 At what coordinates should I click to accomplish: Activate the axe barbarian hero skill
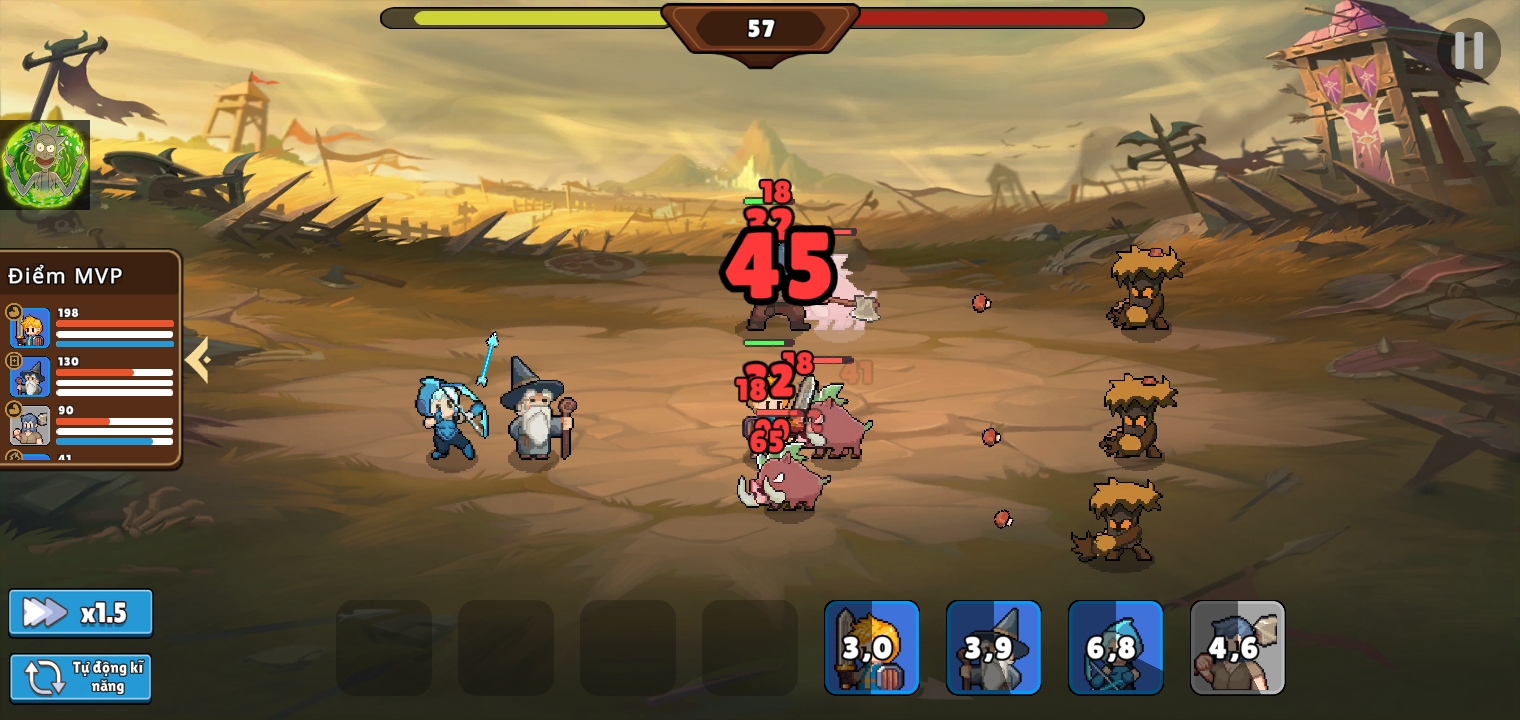[1237, 647]
